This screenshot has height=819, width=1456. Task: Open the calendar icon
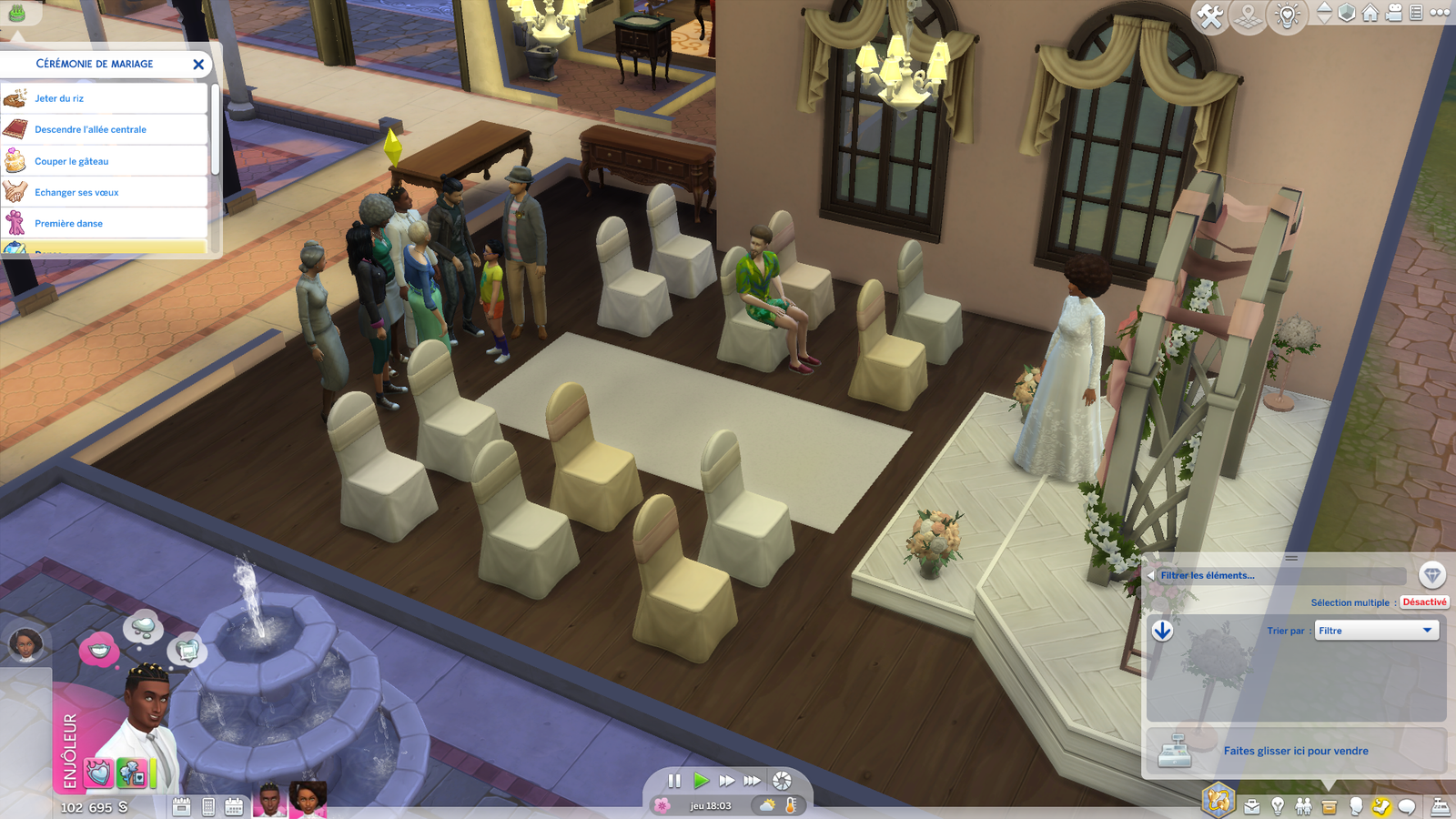(234, 806)
